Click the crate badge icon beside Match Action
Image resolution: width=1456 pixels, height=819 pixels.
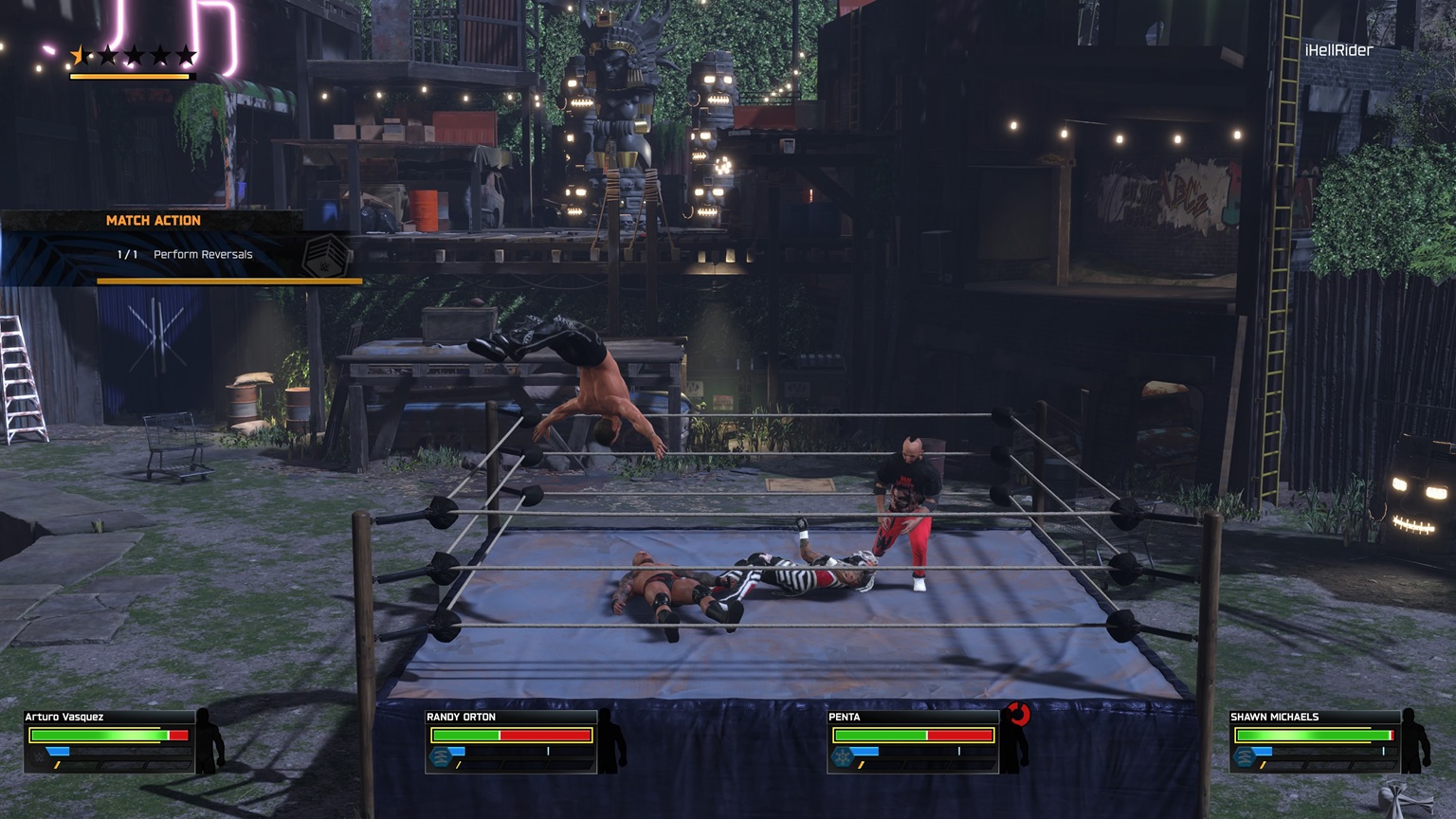(324, 255)
